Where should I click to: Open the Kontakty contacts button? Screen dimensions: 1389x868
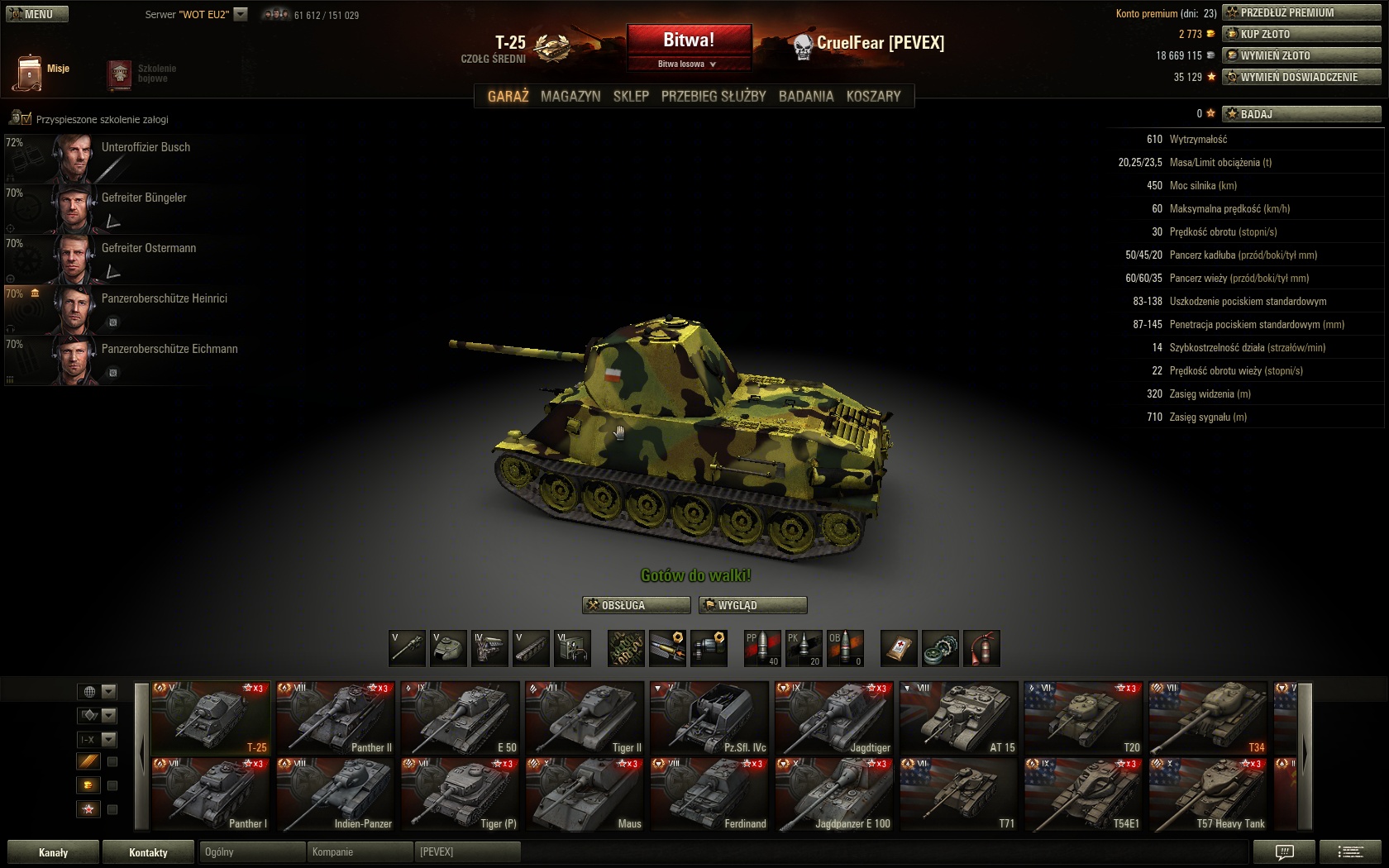point(148,852)
